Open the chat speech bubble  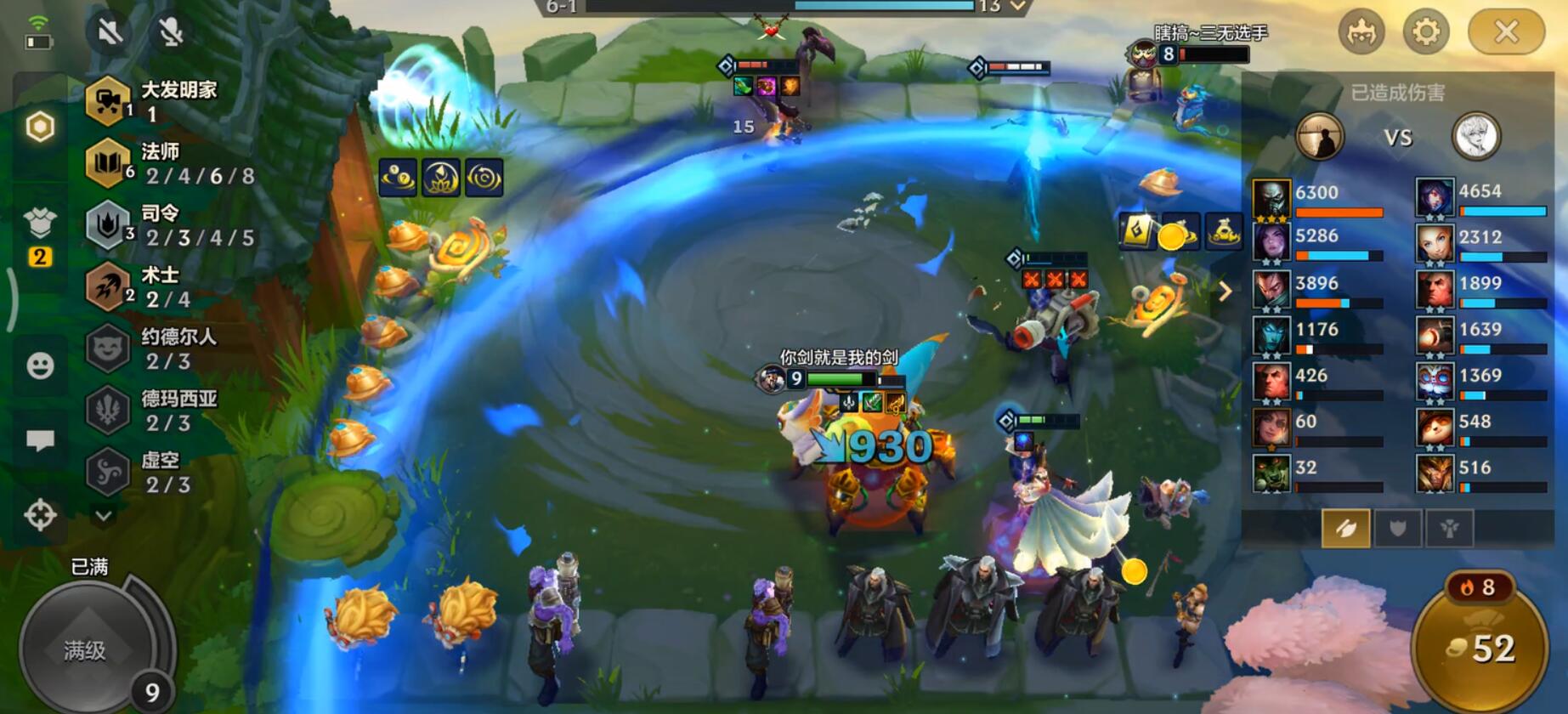click(40, 440)
